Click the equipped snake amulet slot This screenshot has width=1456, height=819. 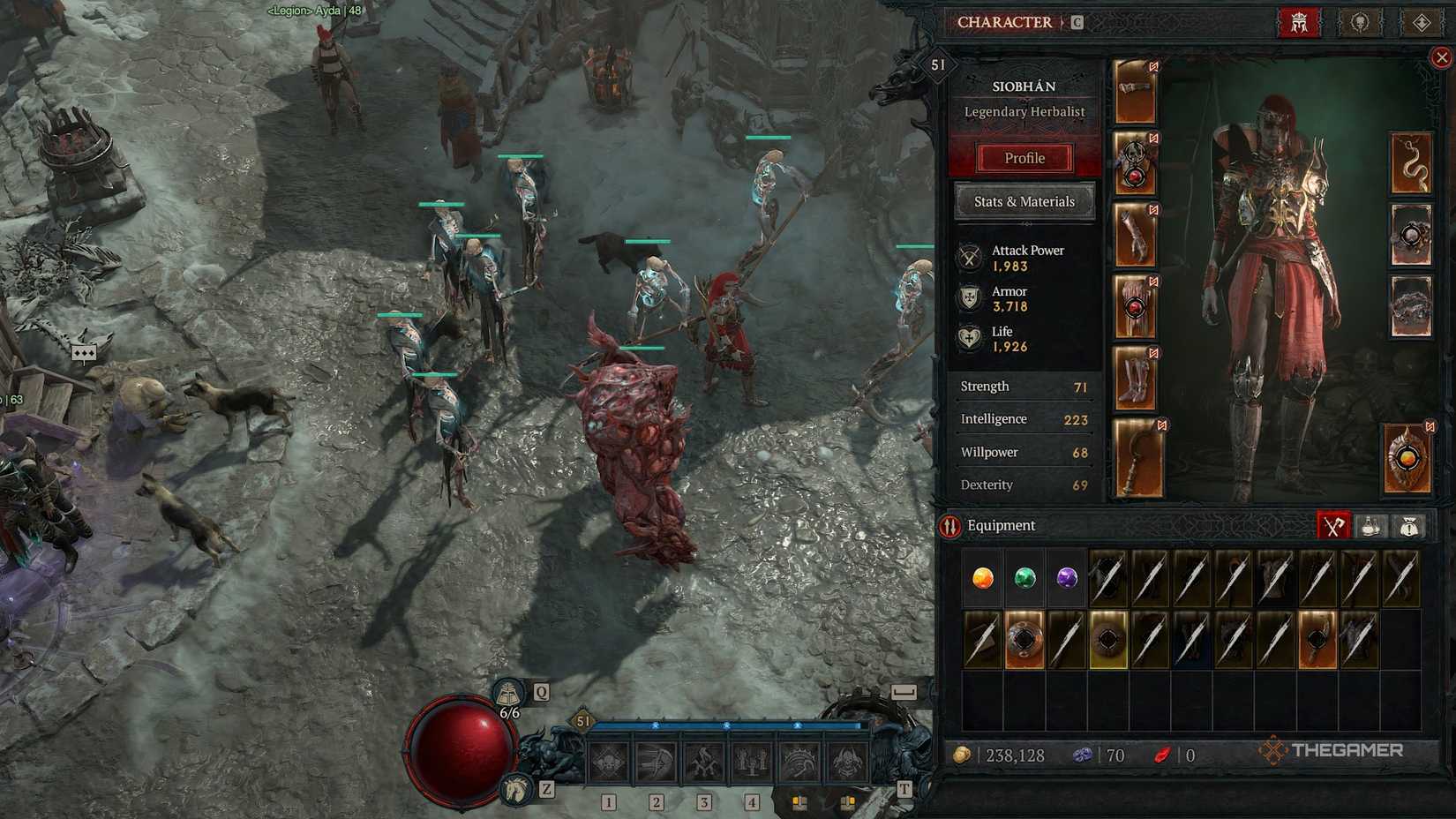click(x=1413, y=163)
